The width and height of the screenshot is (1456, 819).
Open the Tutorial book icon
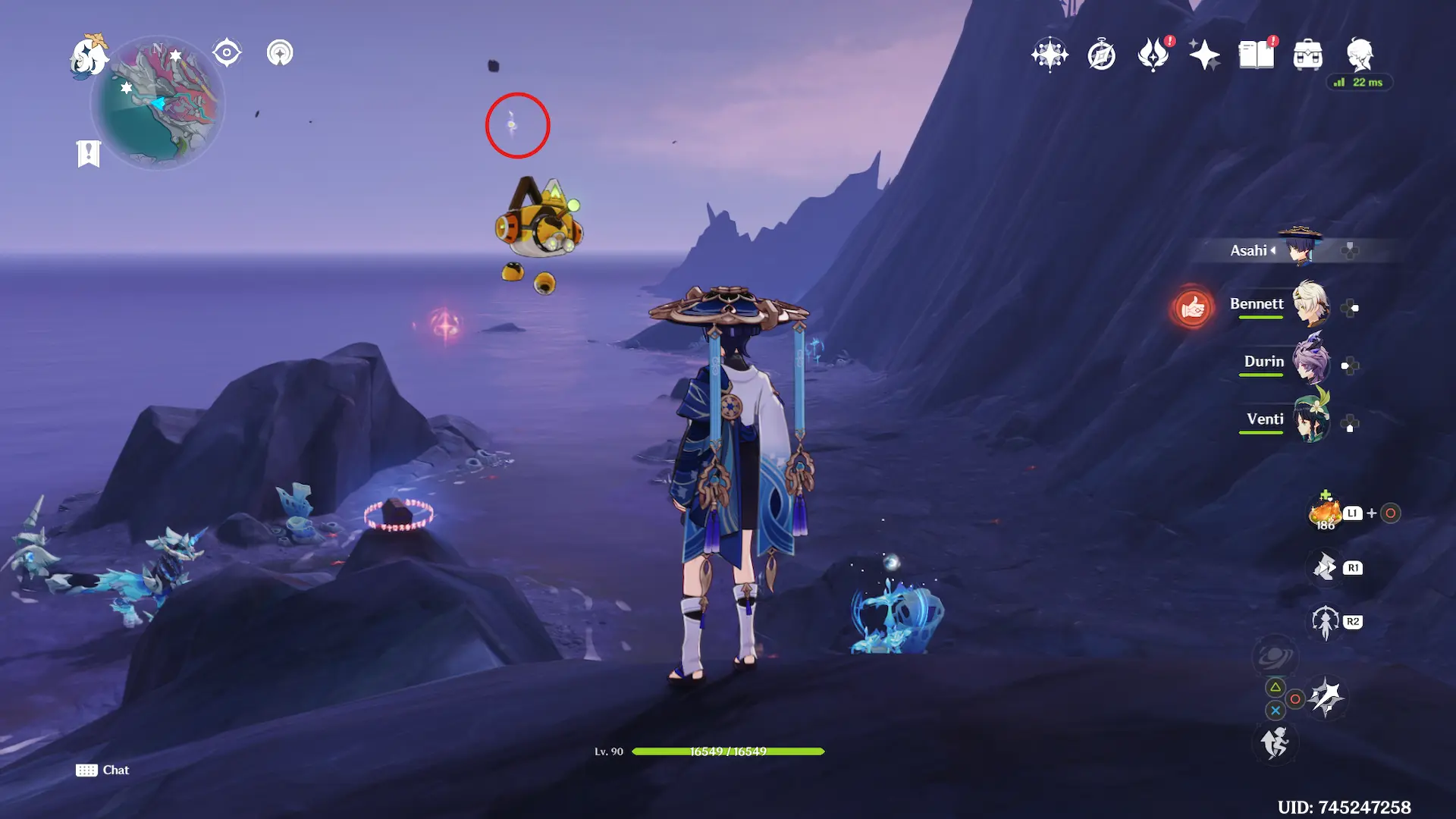click(x=1256, y=55)
